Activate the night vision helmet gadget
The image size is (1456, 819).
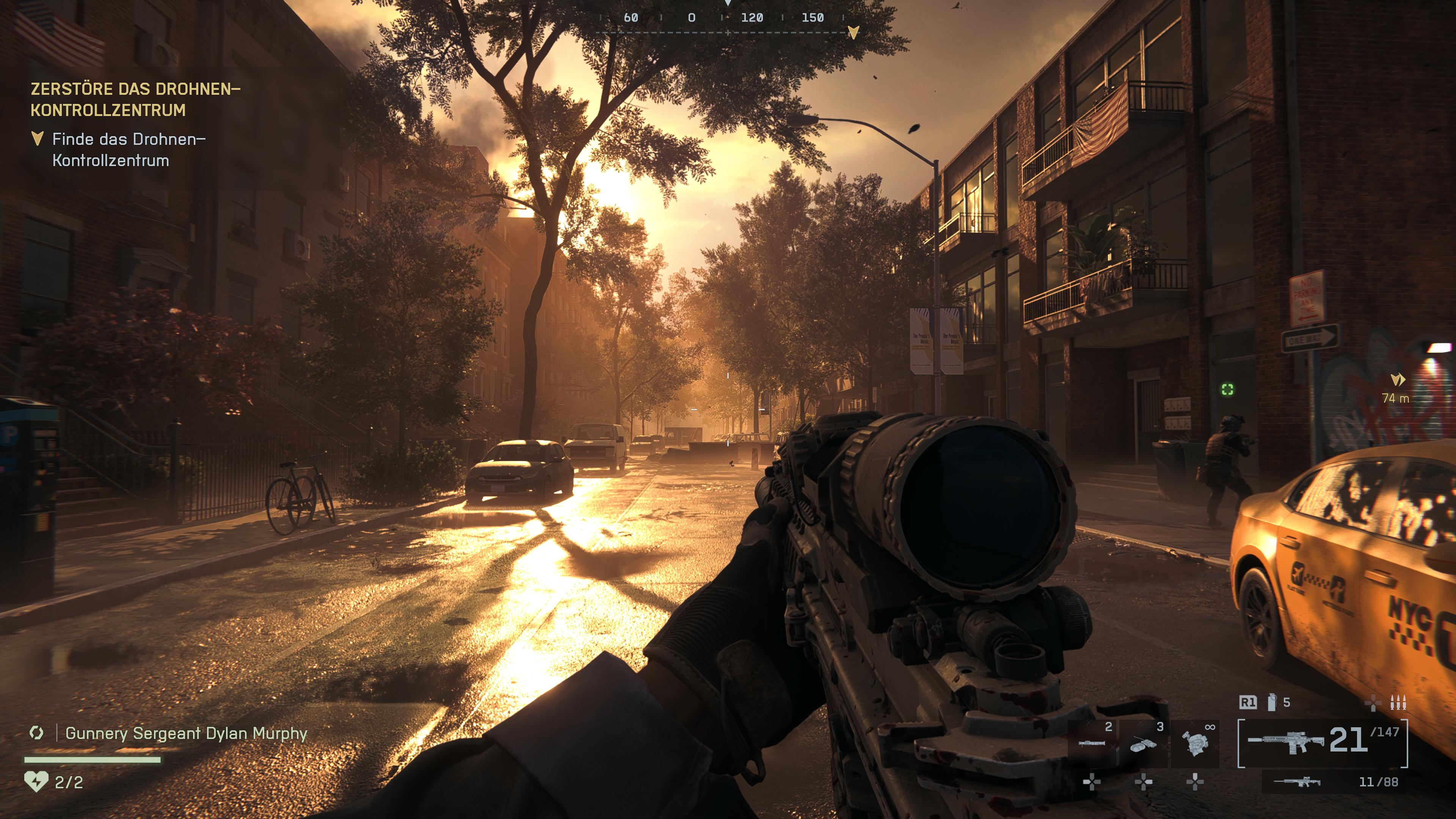1195,743
